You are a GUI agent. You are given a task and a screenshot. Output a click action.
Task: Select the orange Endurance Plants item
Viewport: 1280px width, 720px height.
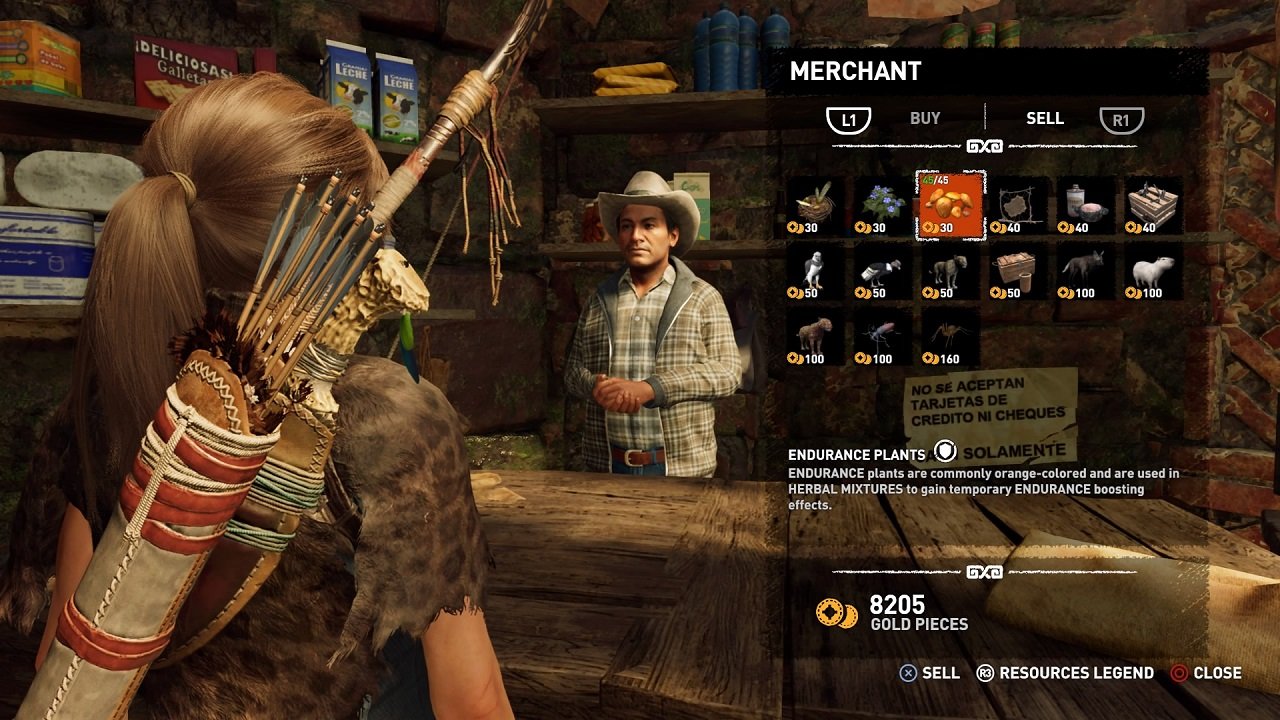(950, 206)
